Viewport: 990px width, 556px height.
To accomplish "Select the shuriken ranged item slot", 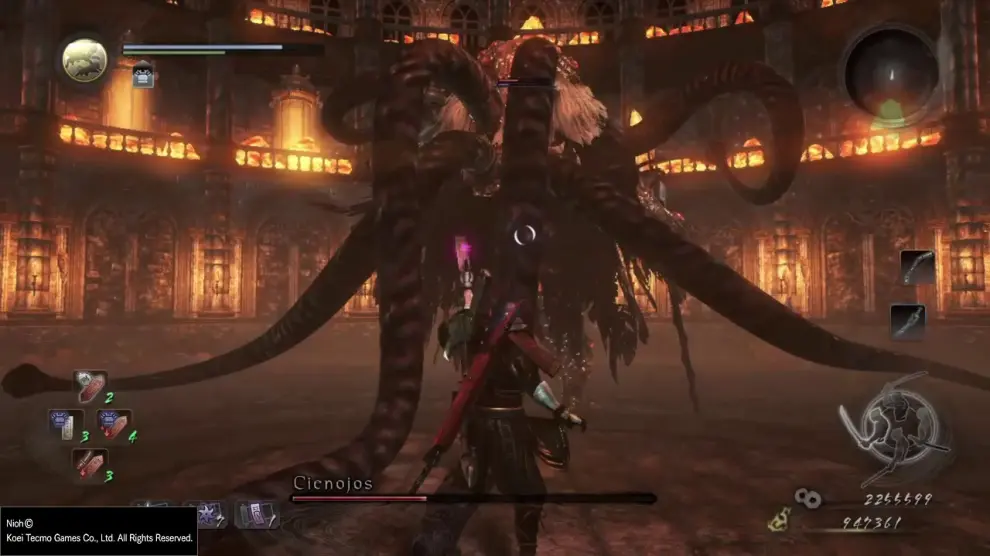I will (209, 515).
